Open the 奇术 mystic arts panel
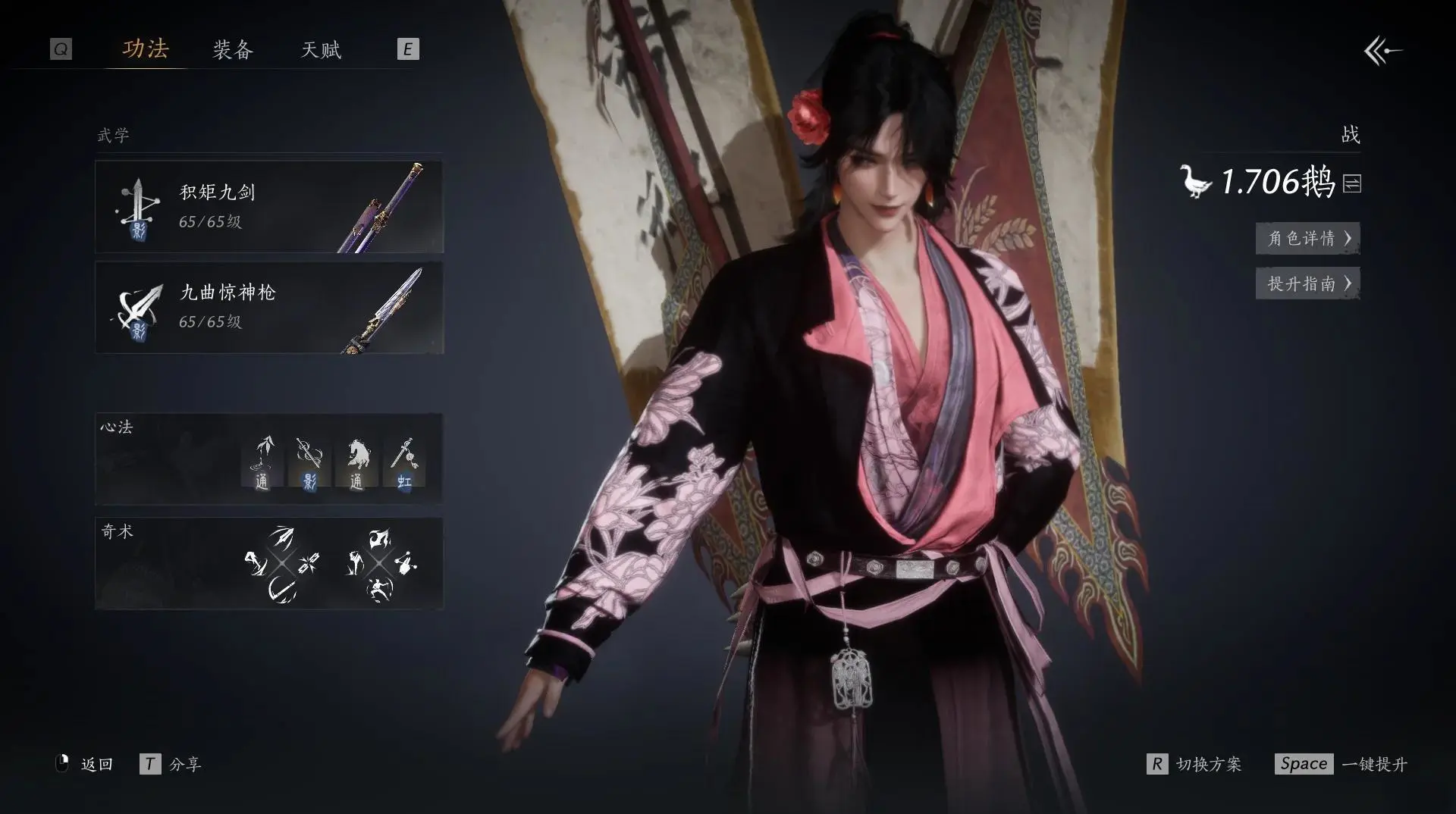The width and height of the screenshot is (1456, 814). click(x=269, y=563)
